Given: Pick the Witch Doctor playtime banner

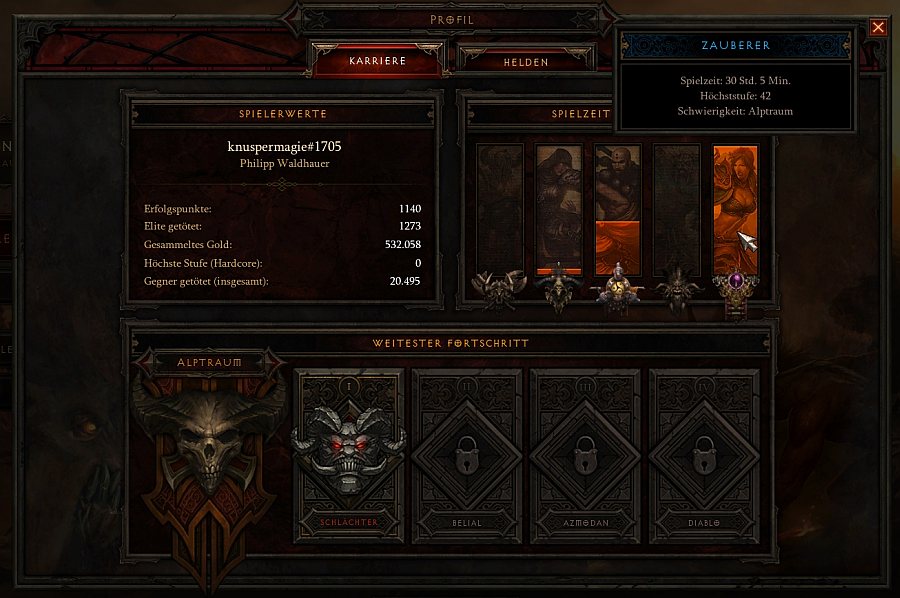Looking at the screenshot, I should pyautogui.click(x=677, y=208).
